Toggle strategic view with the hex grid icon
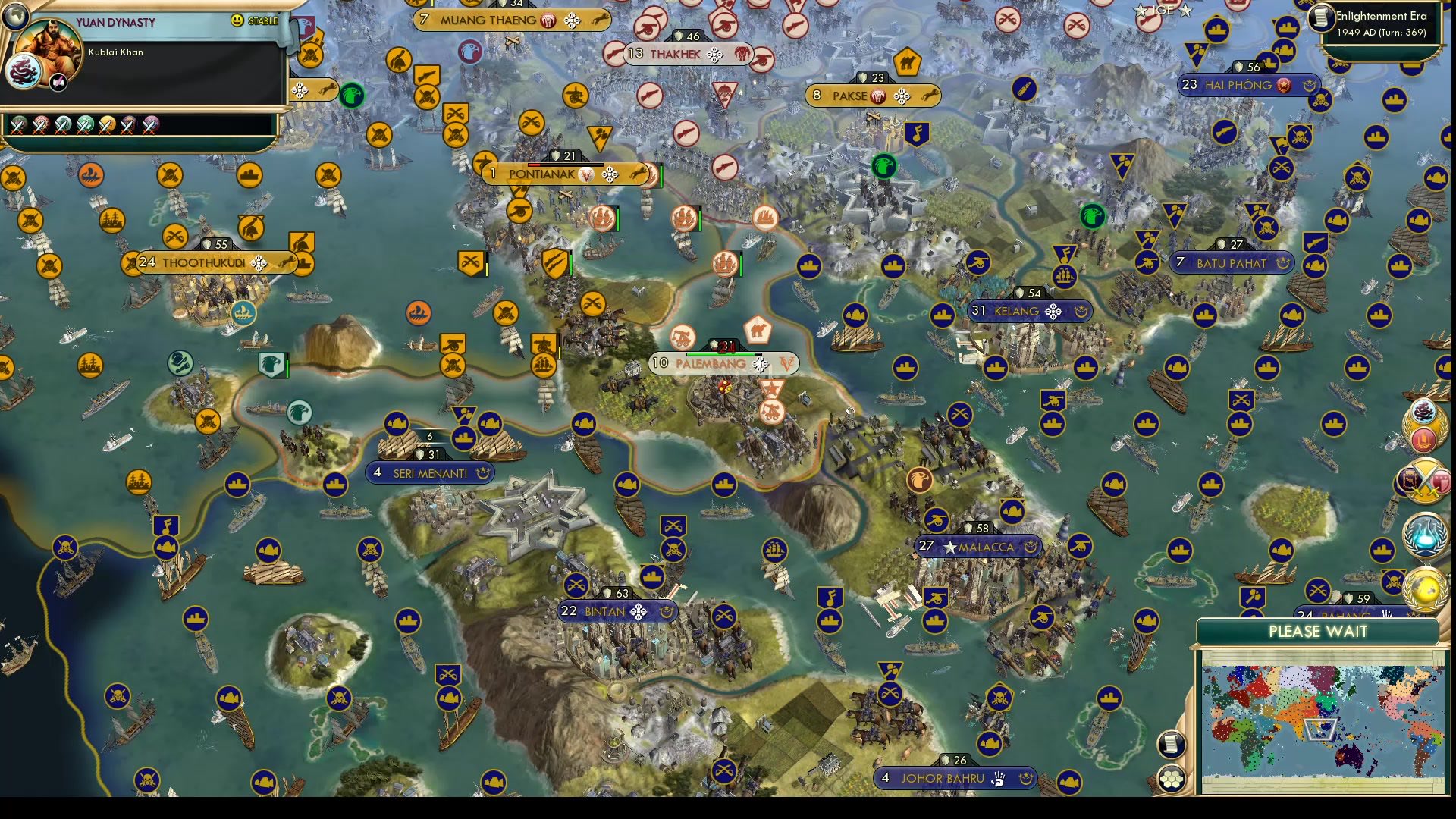Image resolution: width=1456 pixels, height=819 pixels. pyautogui.click(x=1172, y=778)
